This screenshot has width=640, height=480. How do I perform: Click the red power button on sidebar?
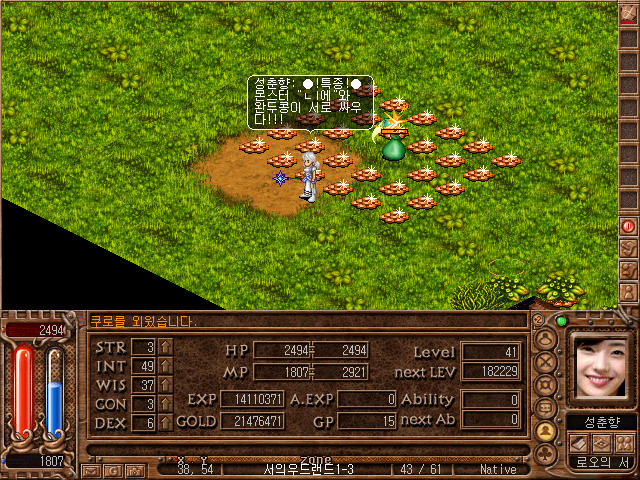[629, 227]
